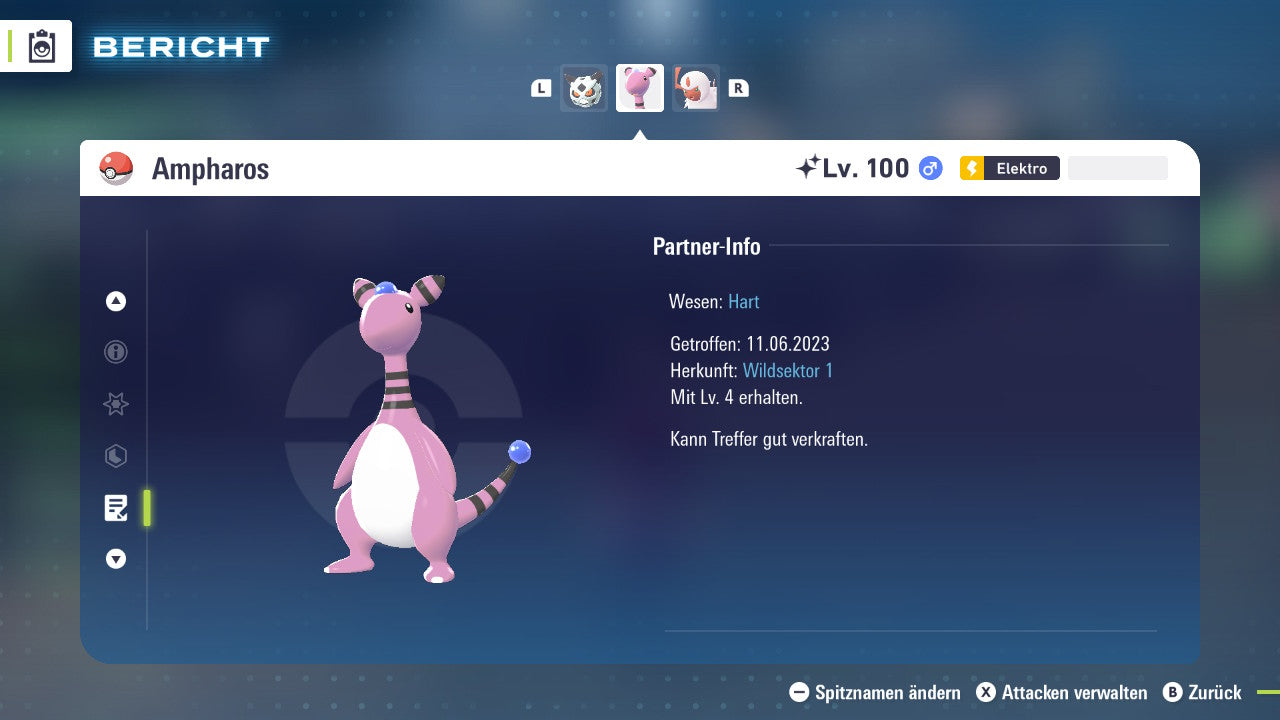Click the down arrow below the tab icons

pos(116,559)
